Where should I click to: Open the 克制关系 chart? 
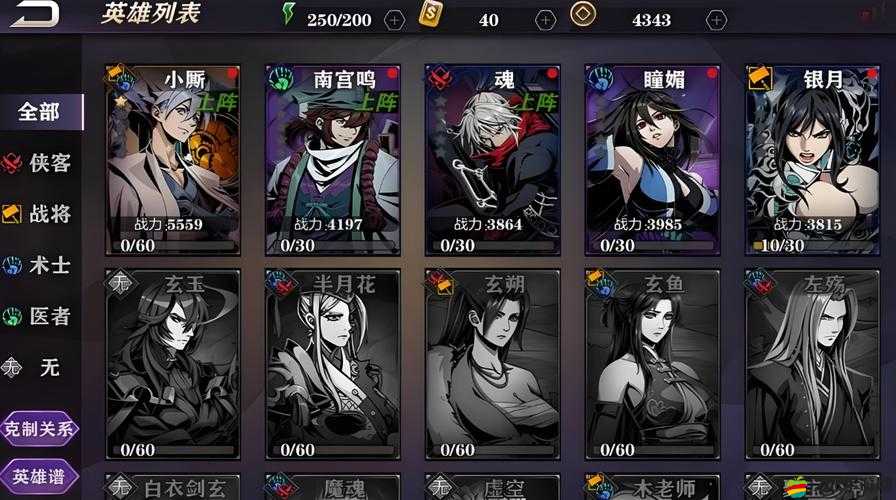(x=40, y=430)
